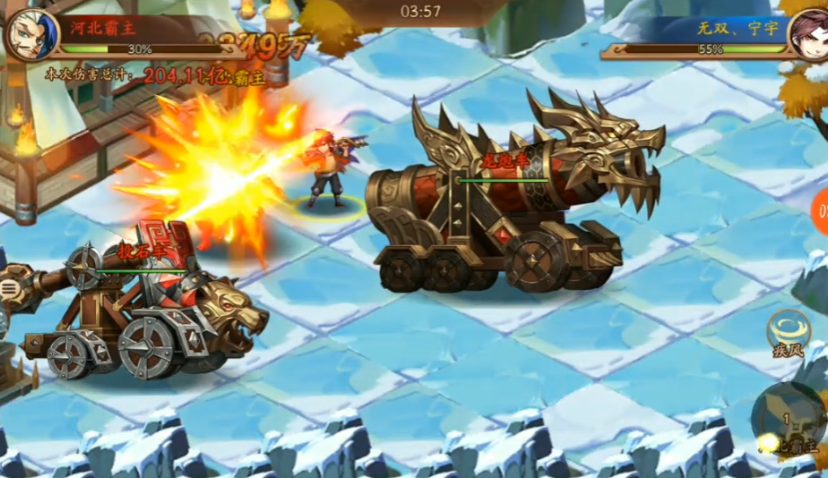Tap the 河北霸主 boss portrait
828x478 pixels.
click(x=26, y=33)
